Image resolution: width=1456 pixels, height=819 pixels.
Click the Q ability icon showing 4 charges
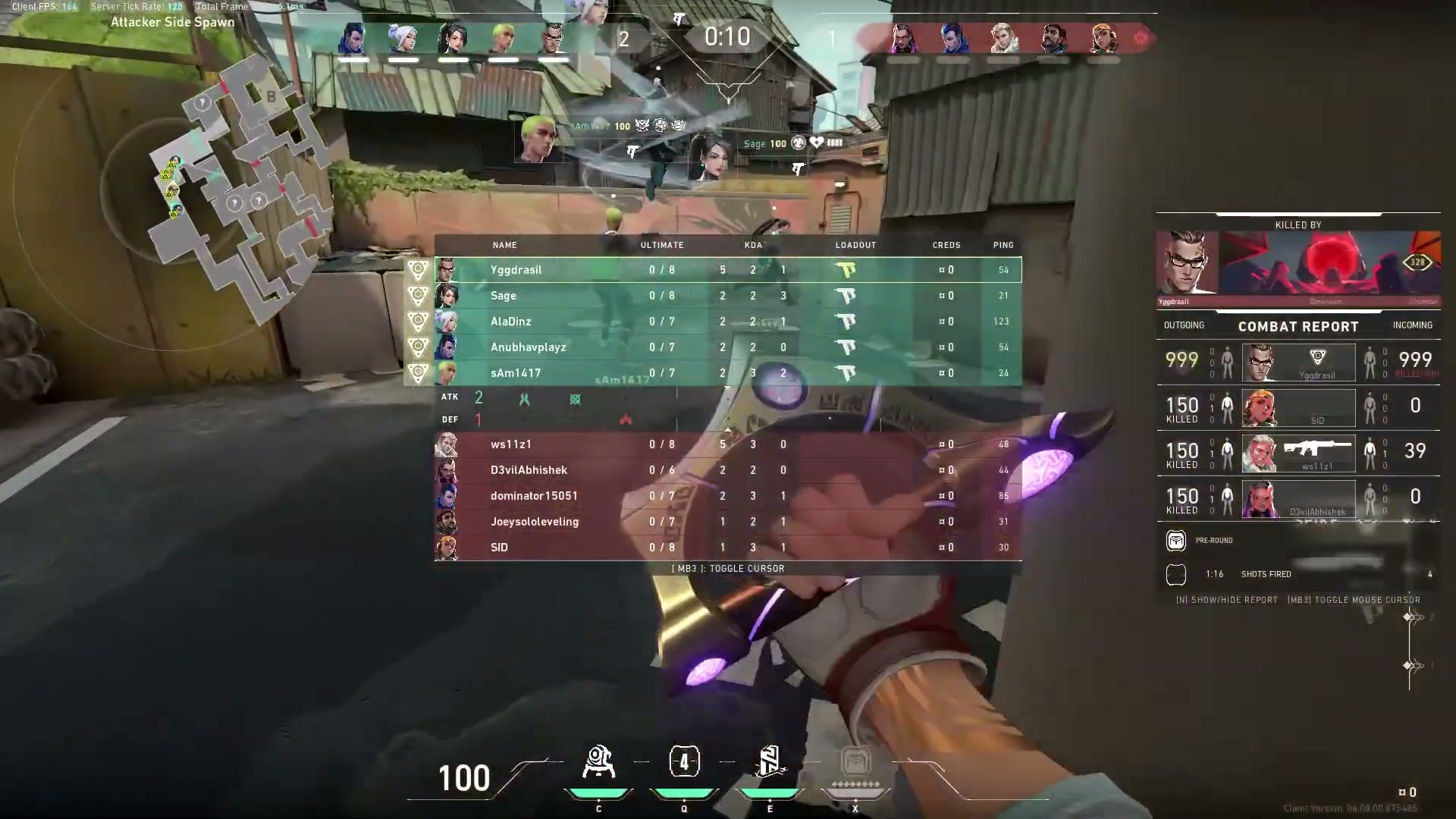(x=684, y=761)
